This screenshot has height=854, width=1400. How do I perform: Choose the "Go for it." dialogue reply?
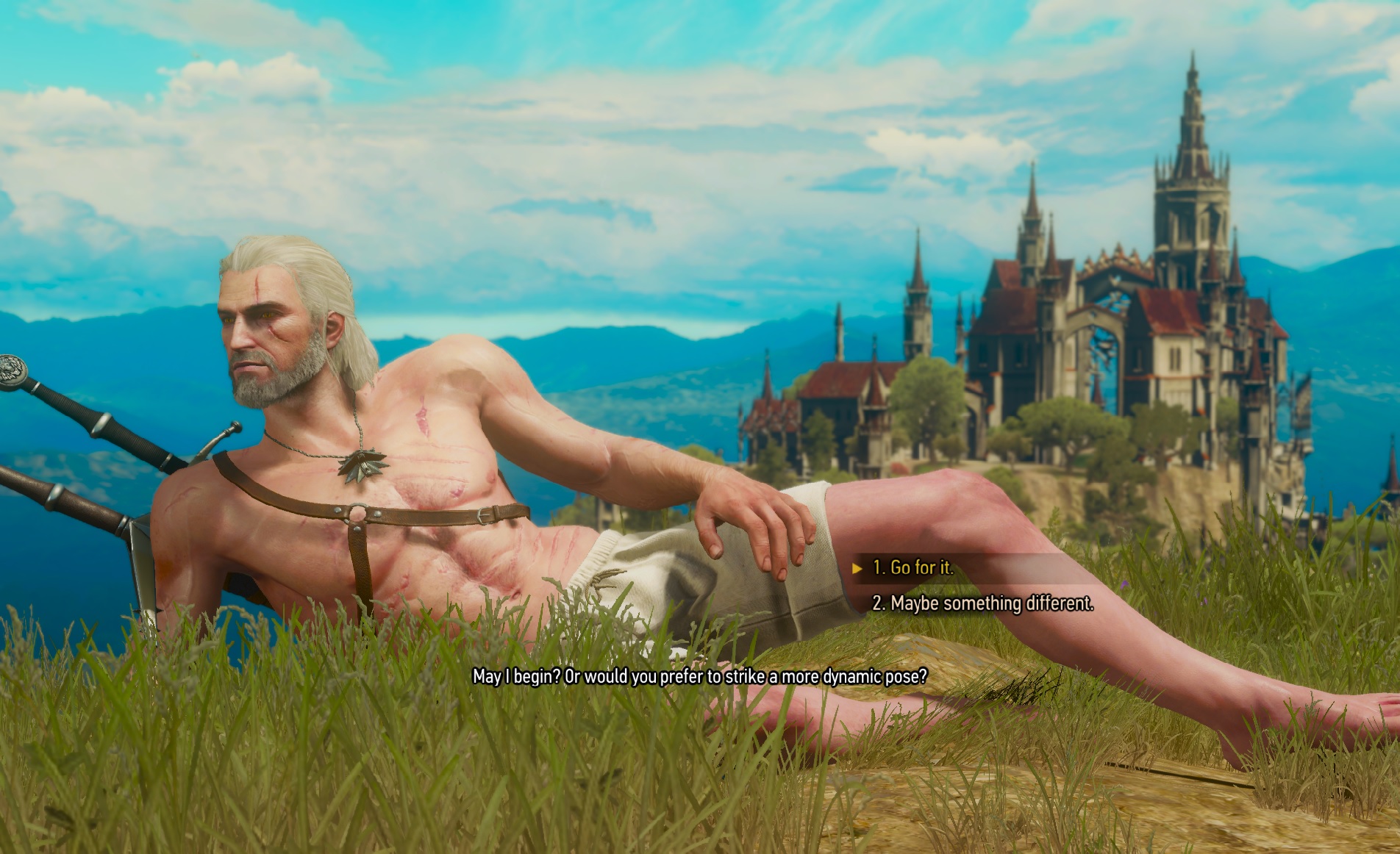tap(913, 567)
